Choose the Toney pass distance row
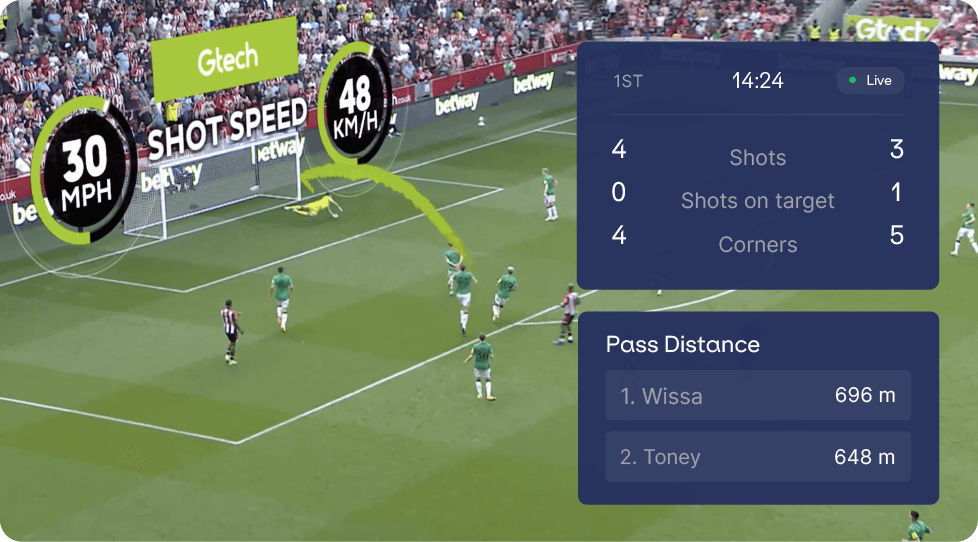Screen dimensions: 978x542 point(758,457)
